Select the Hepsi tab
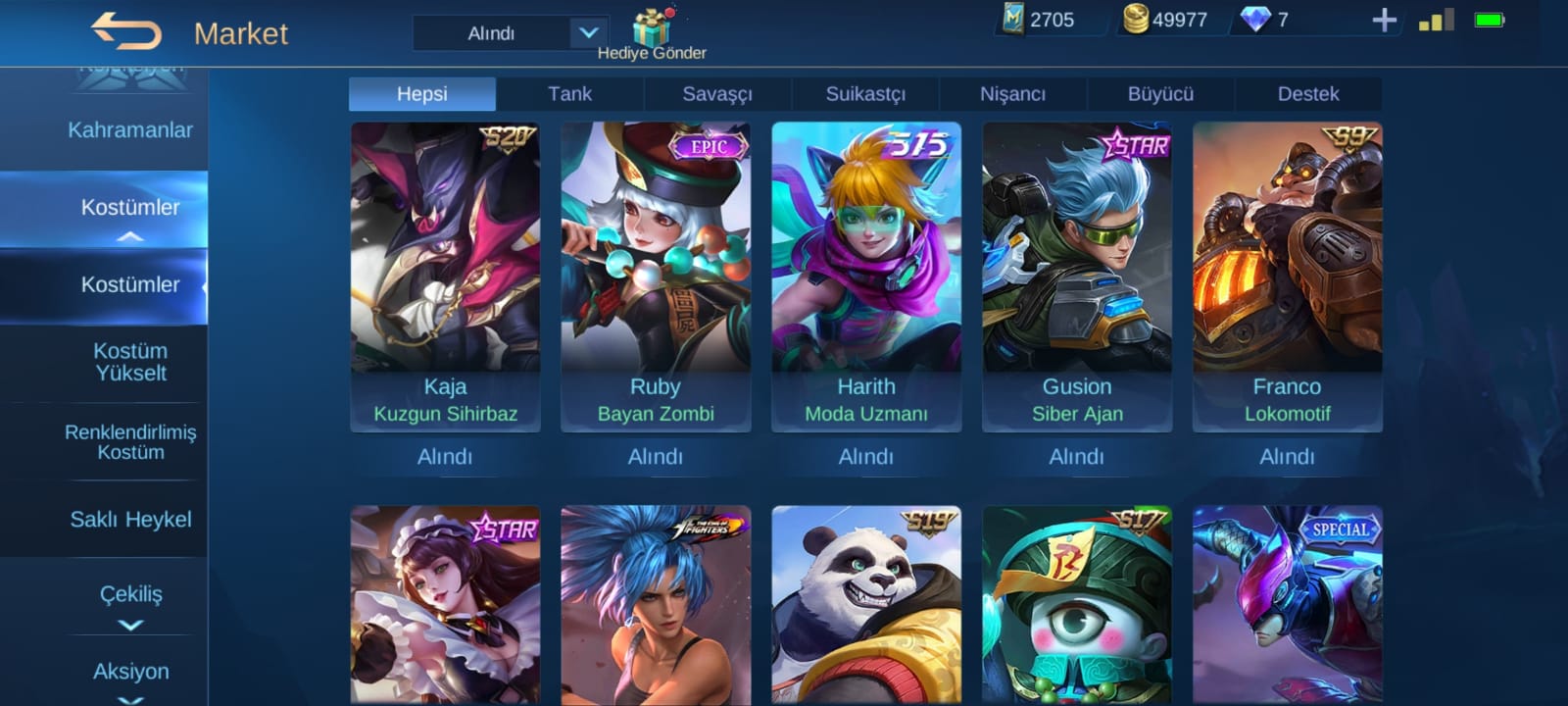Image resolution: width=1568 pixels, height=706 pixels. [422, 94]
